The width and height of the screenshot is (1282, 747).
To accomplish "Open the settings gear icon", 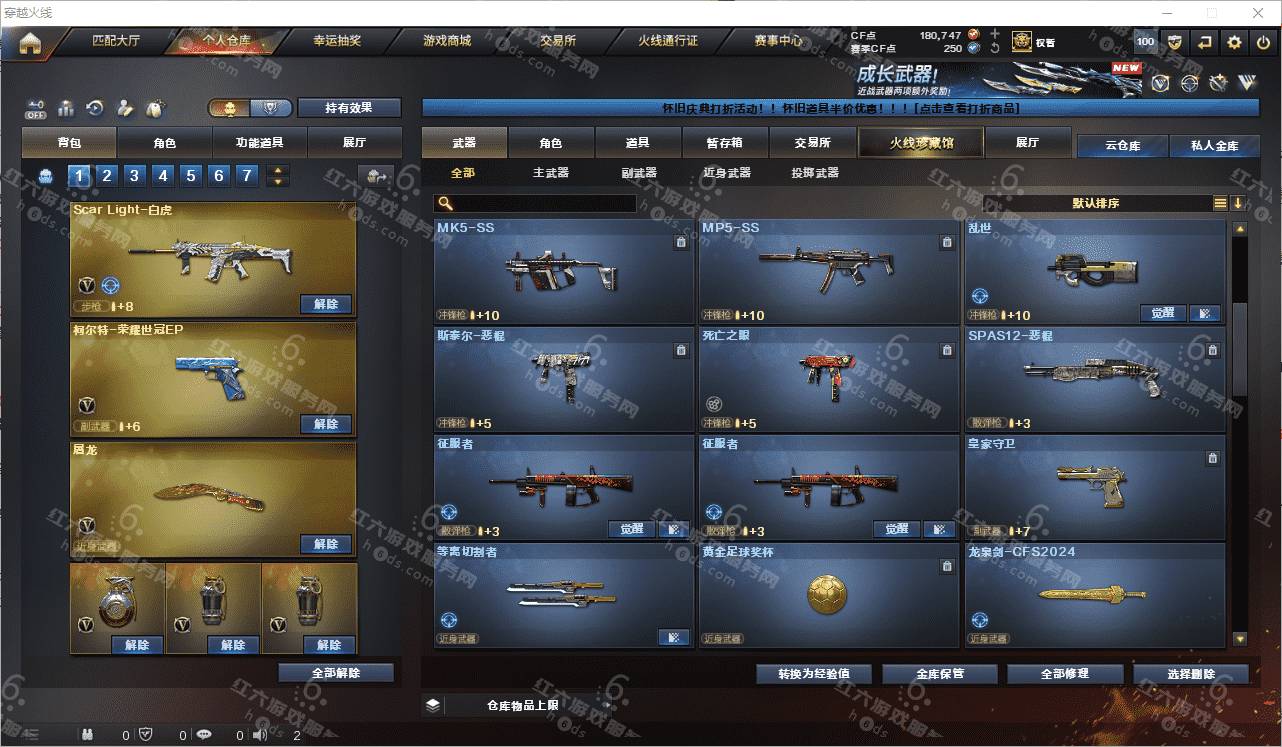I will [1234, 42].
